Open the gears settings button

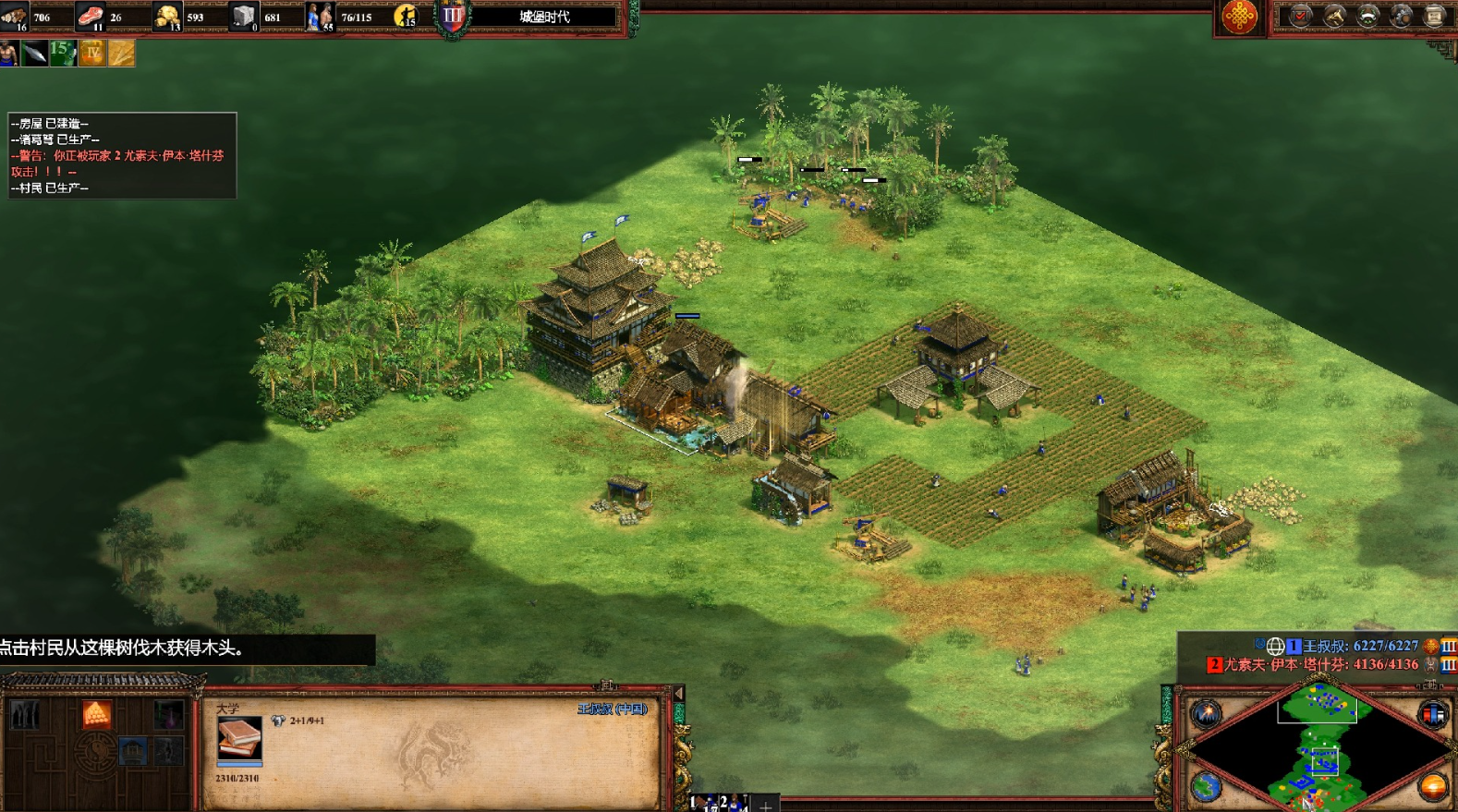(1401, 16)
